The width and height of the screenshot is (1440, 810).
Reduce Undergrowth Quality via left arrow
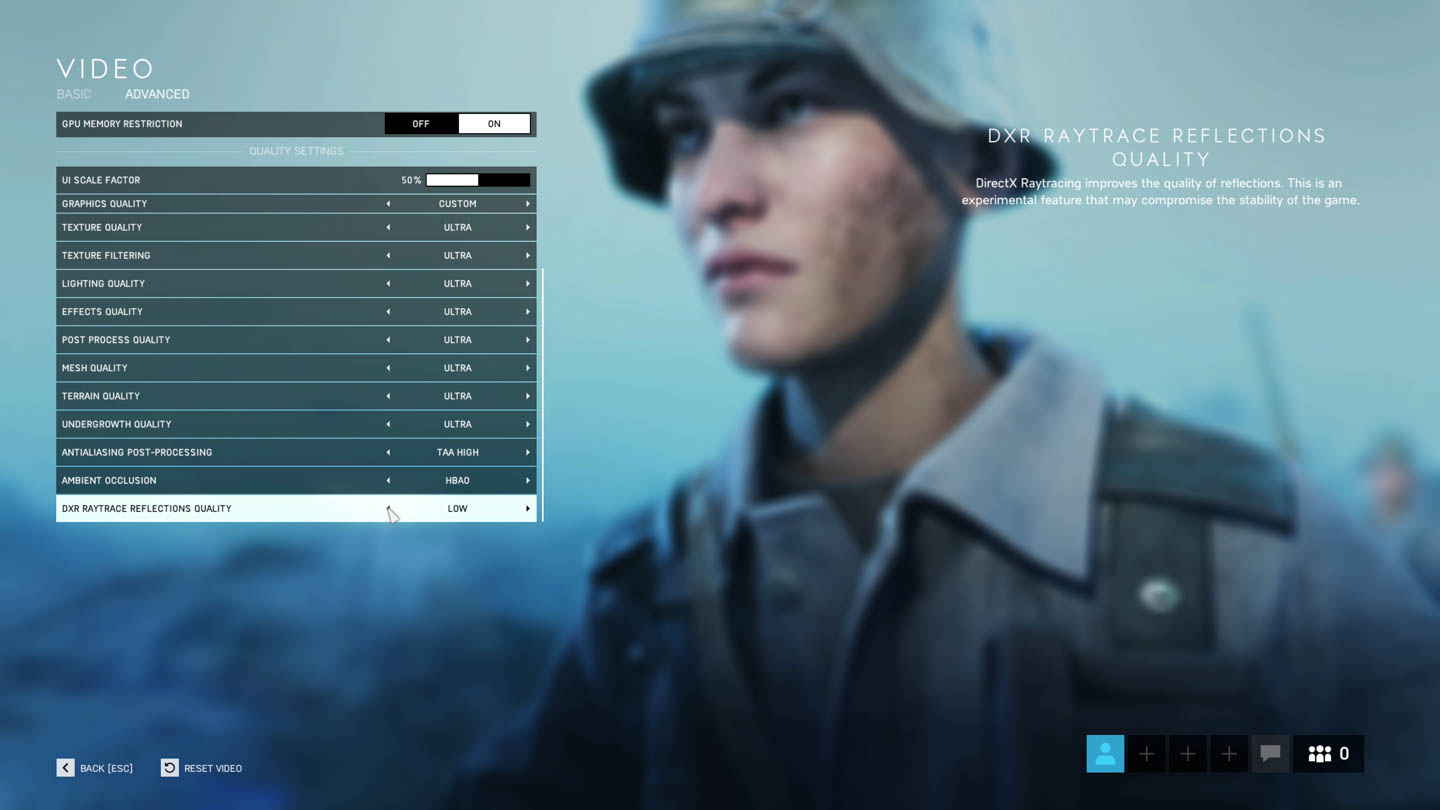pos(388,424)
